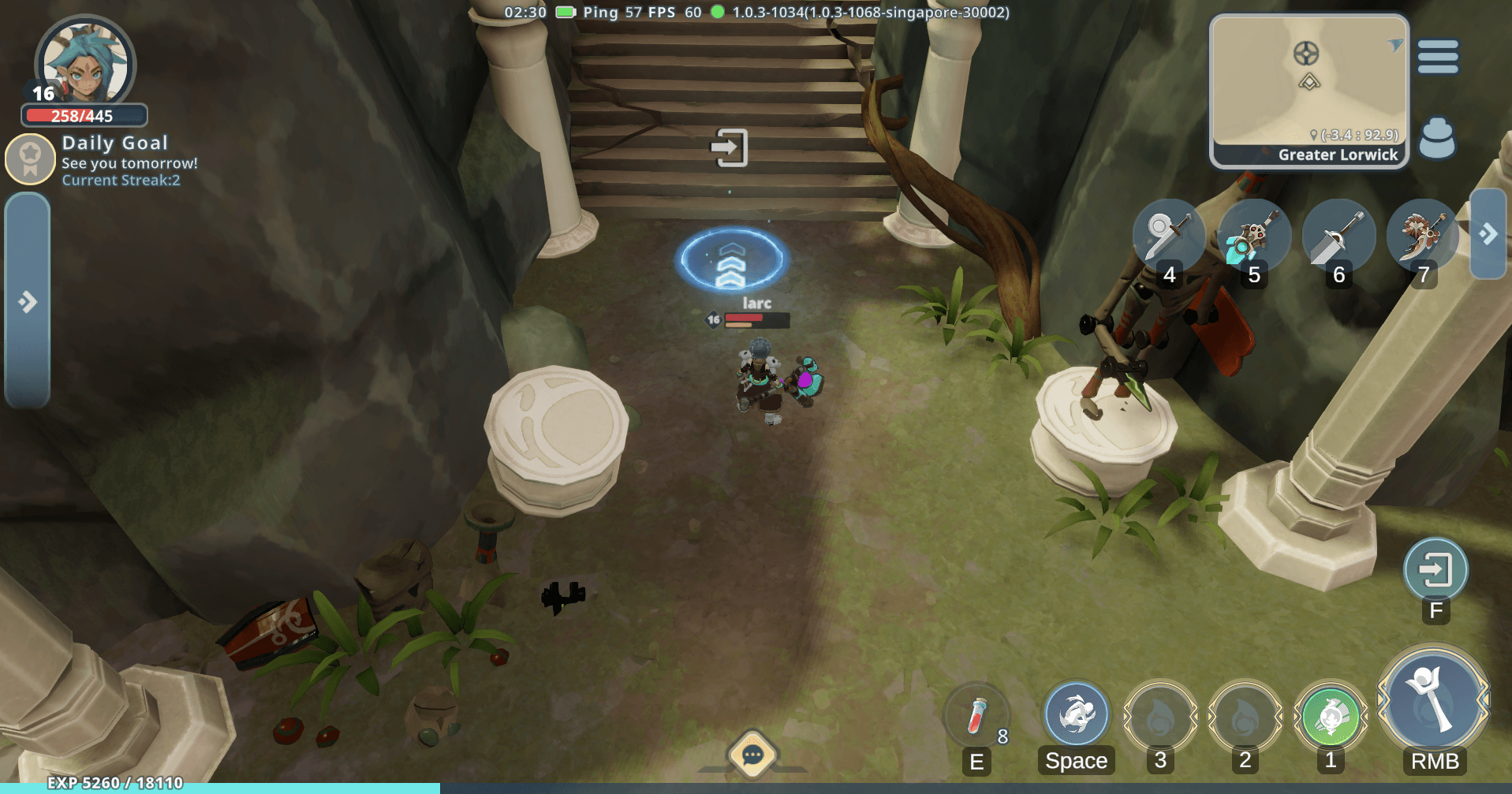Open the hamburger main menu
The width and height of the screenshot is (1512, 794).
tap(1438, 57)
